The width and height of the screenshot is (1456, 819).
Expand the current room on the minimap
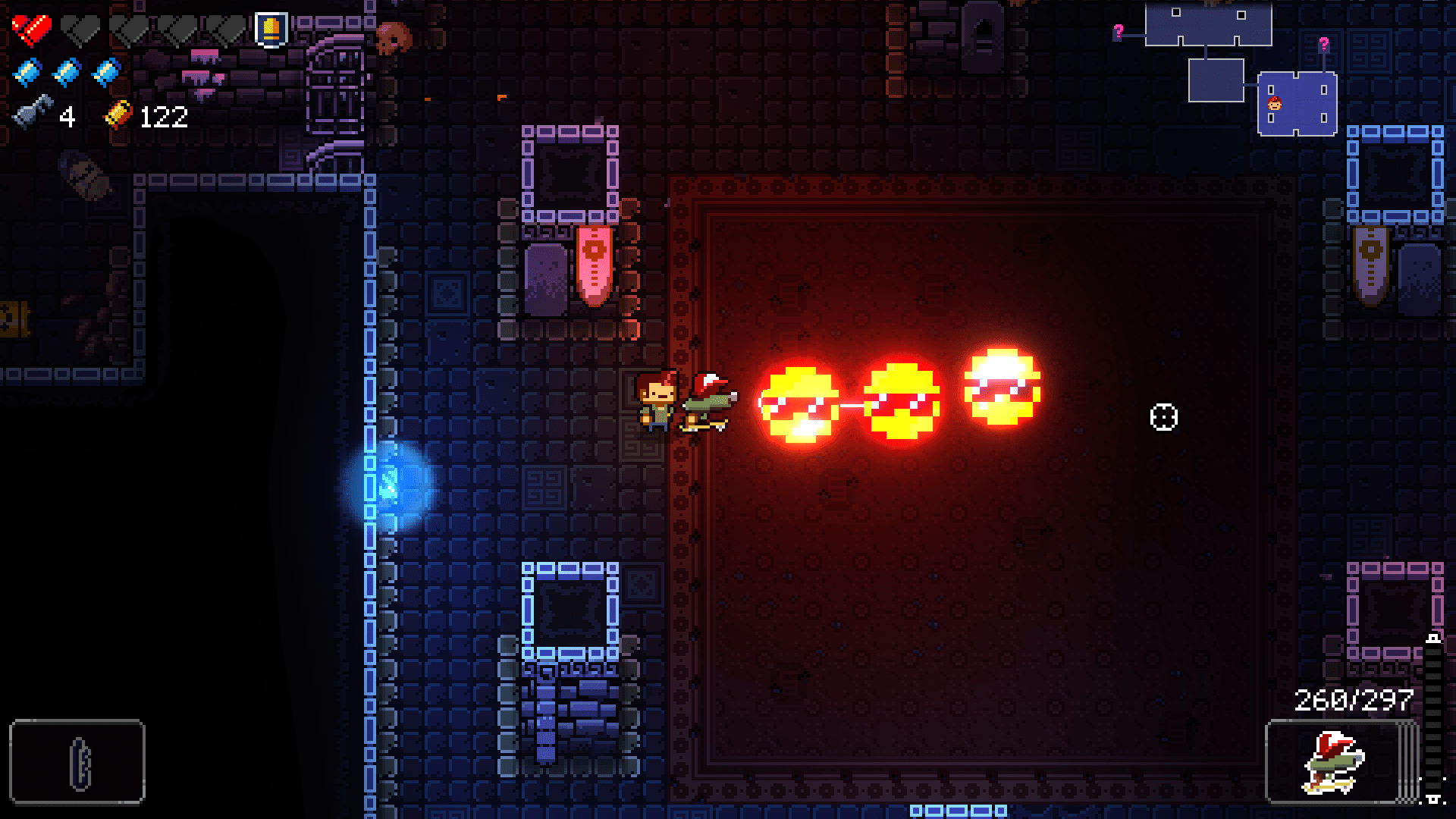click(1297, 104)
